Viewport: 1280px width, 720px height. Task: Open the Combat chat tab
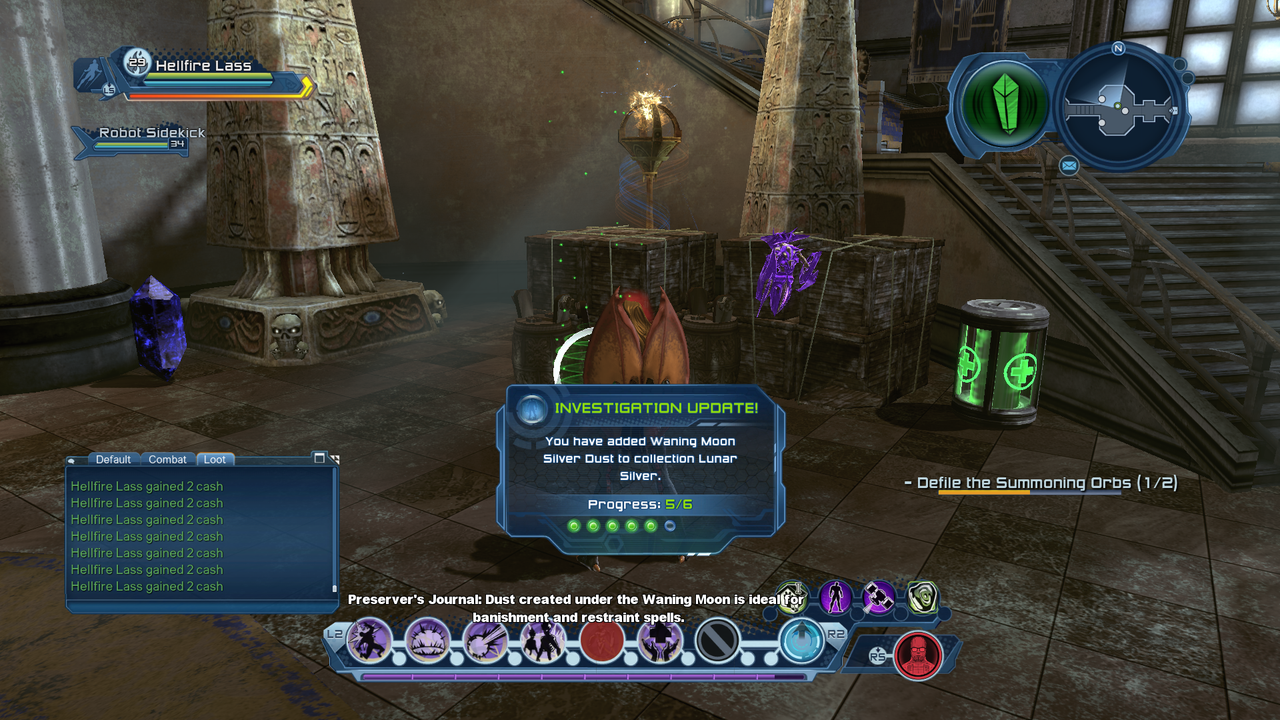167,459
